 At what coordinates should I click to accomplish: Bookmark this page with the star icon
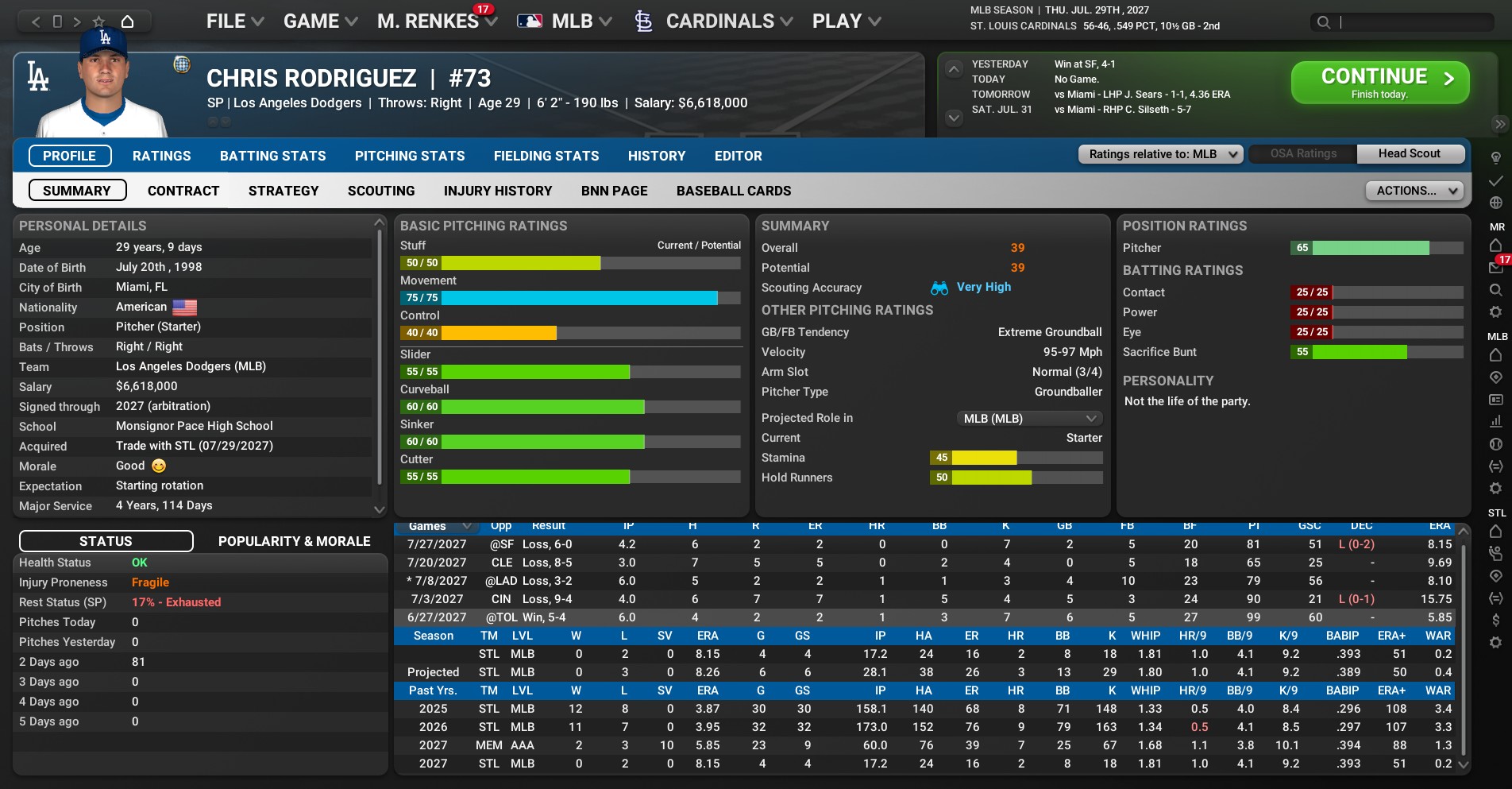[98, 21]
